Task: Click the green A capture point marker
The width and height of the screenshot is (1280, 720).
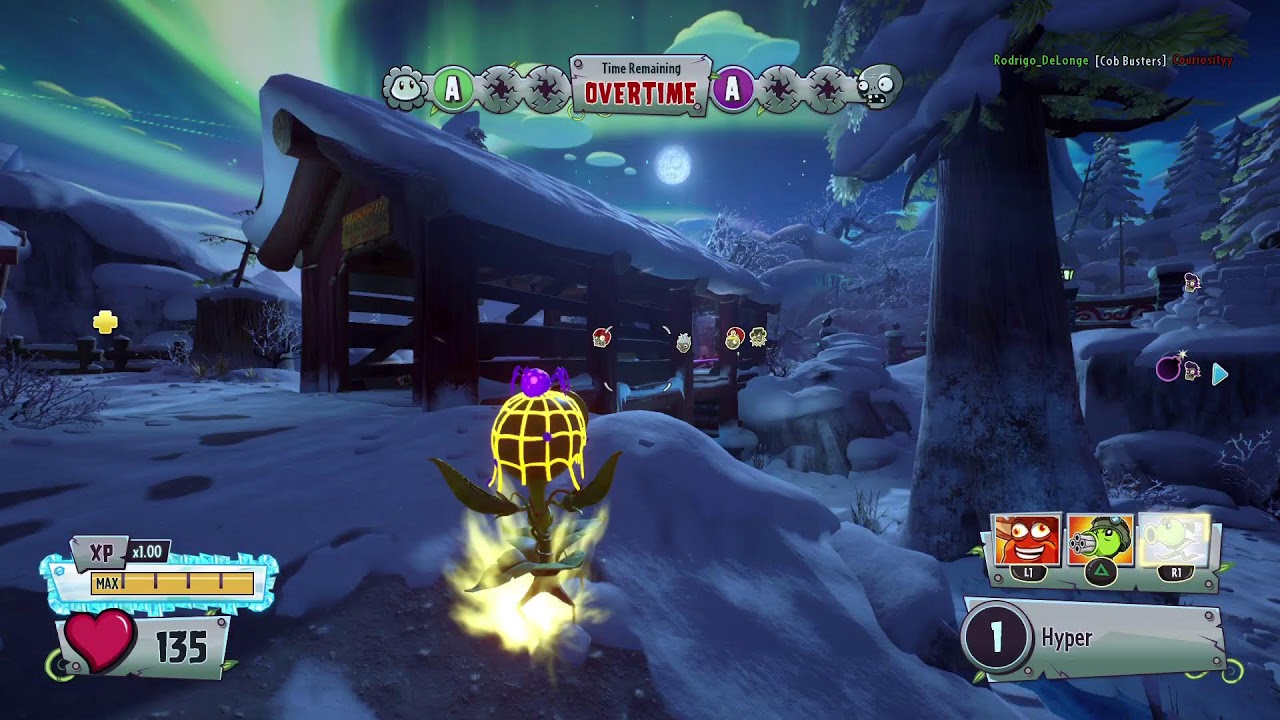Action: click(x=452, y=89)
